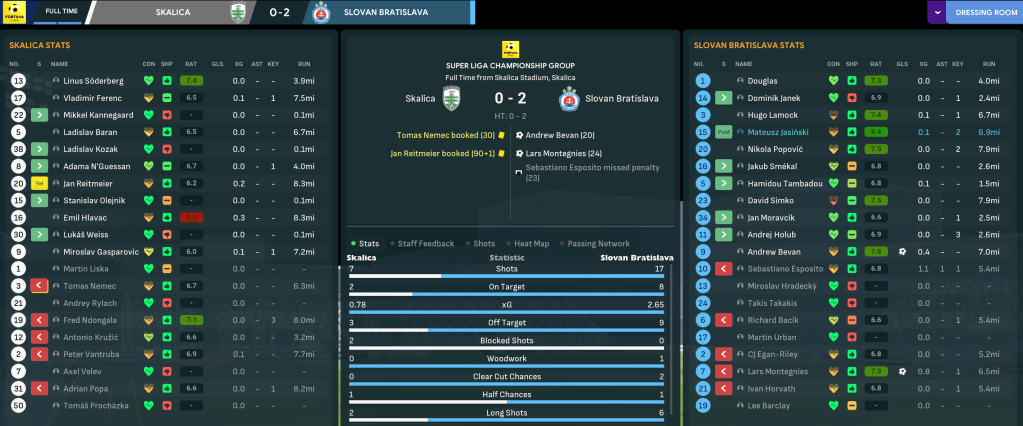The height and width of the screenshot is (426, 1023).
Task: Select Linus Söderberg in Skalica stats
Action: pyautogui.click(x=93, y=80)
